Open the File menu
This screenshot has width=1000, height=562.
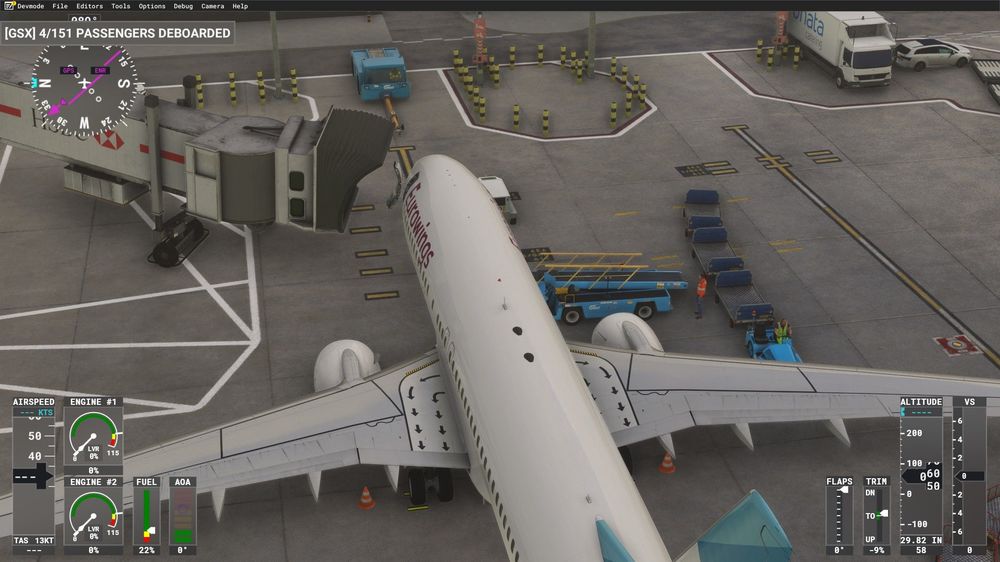[x=61, y=6]
